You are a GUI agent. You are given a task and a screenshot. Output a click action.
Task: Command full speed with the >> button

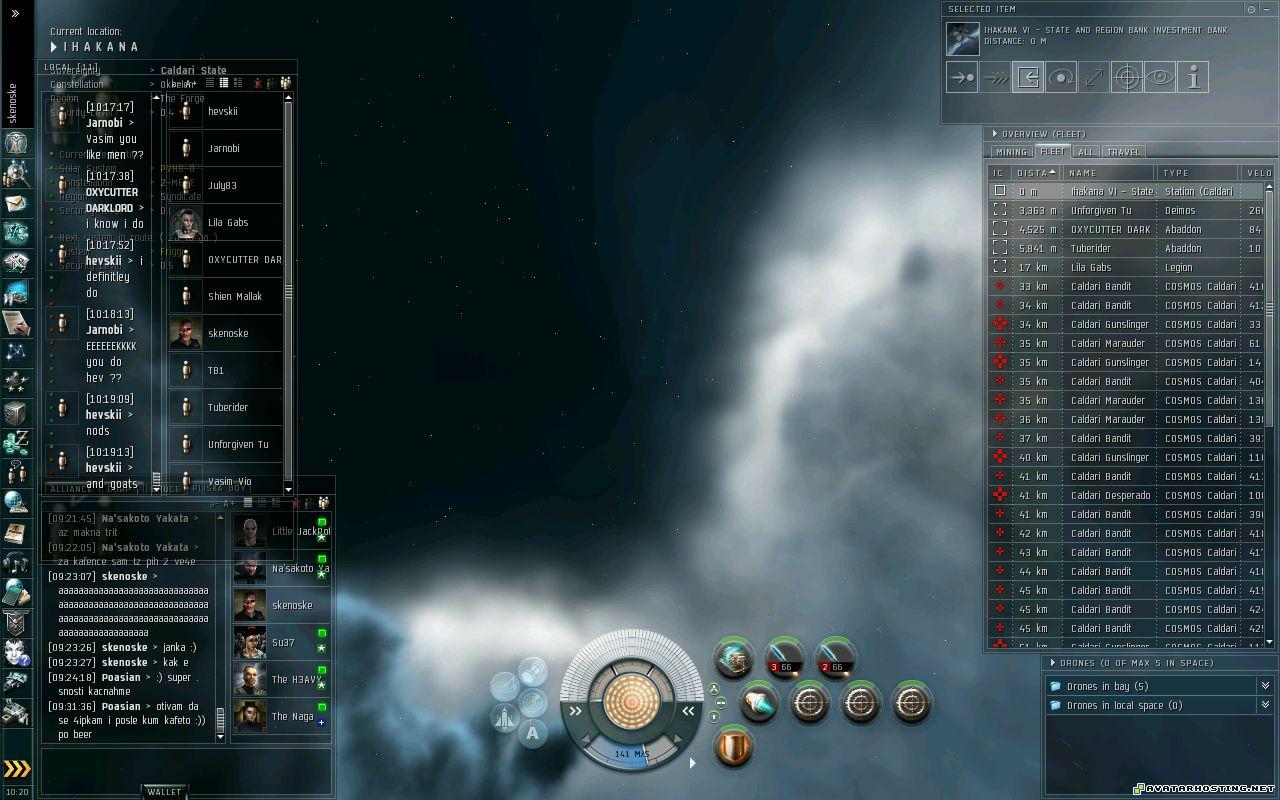click(575, 712)
